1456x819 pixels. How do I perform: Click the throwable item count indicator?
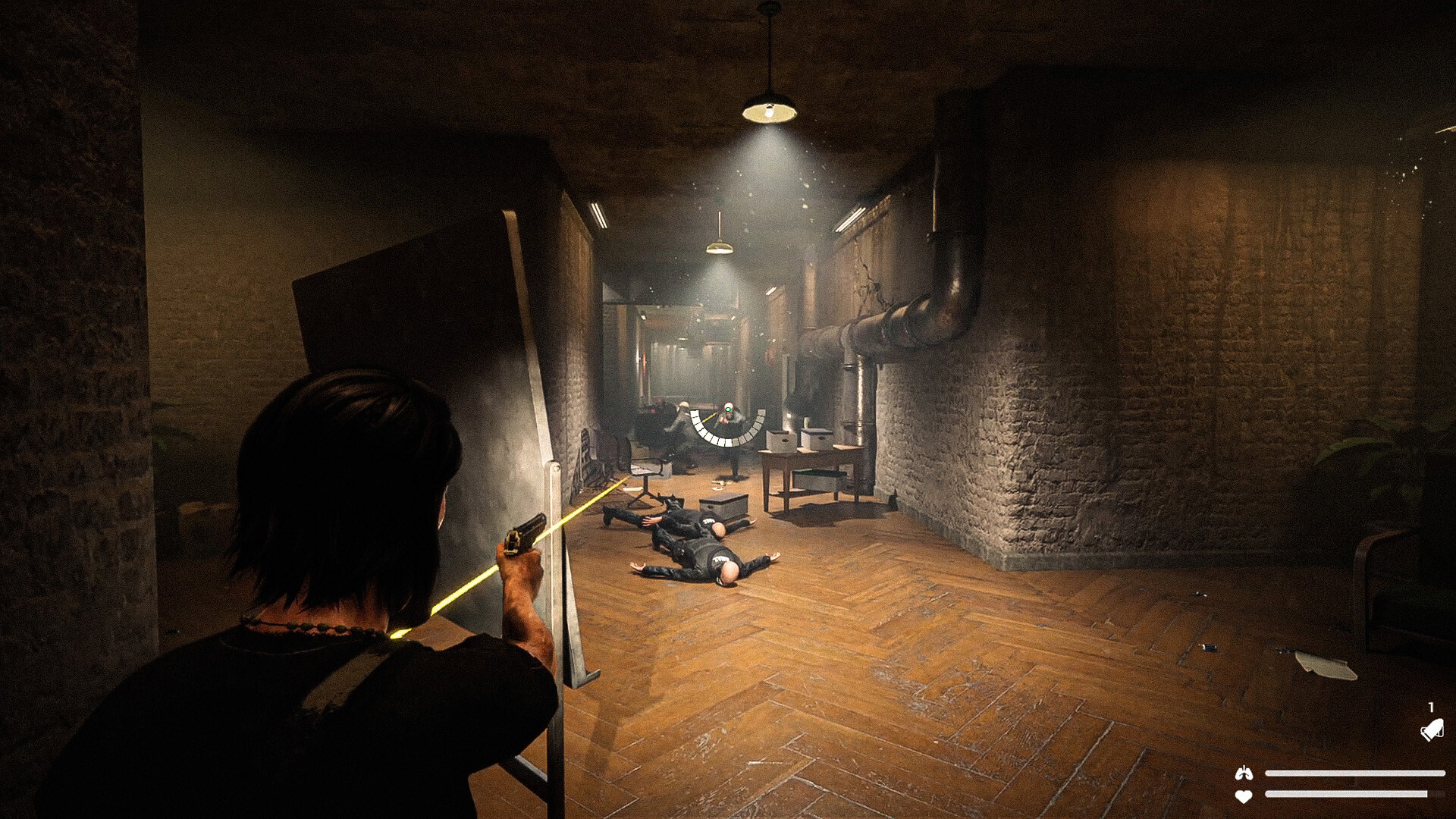click(x=1431, y=708)
